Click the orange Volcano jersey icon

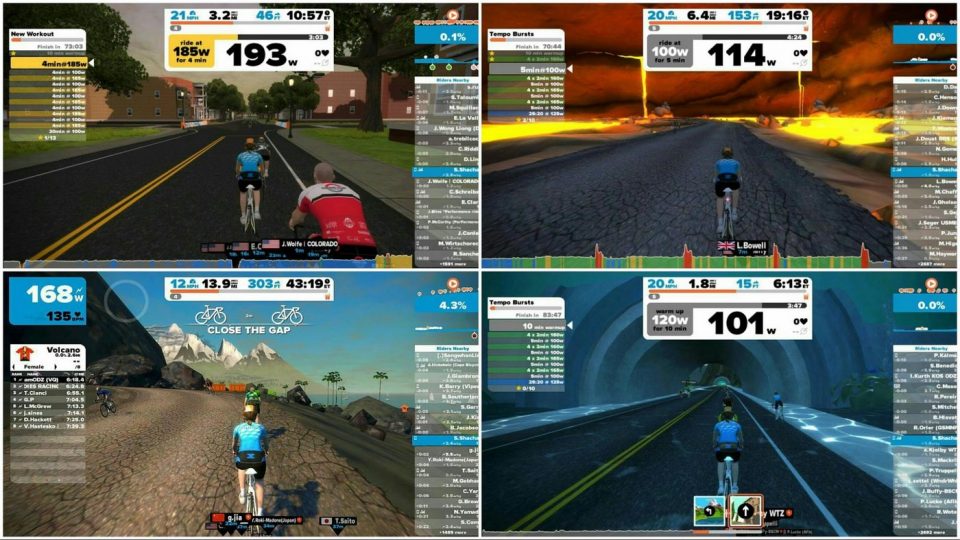point(23,353)
